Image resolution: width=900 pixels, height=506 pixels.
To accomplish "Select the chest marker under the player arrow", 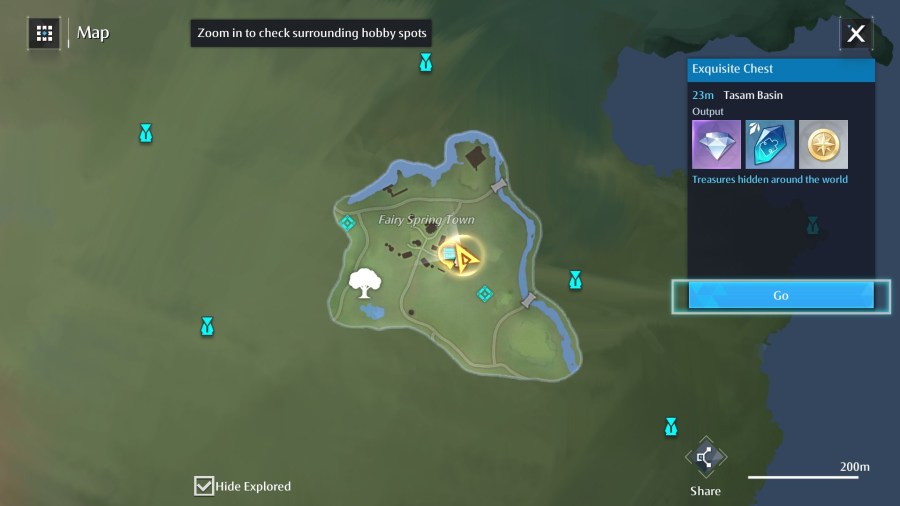I will [450, 255].
